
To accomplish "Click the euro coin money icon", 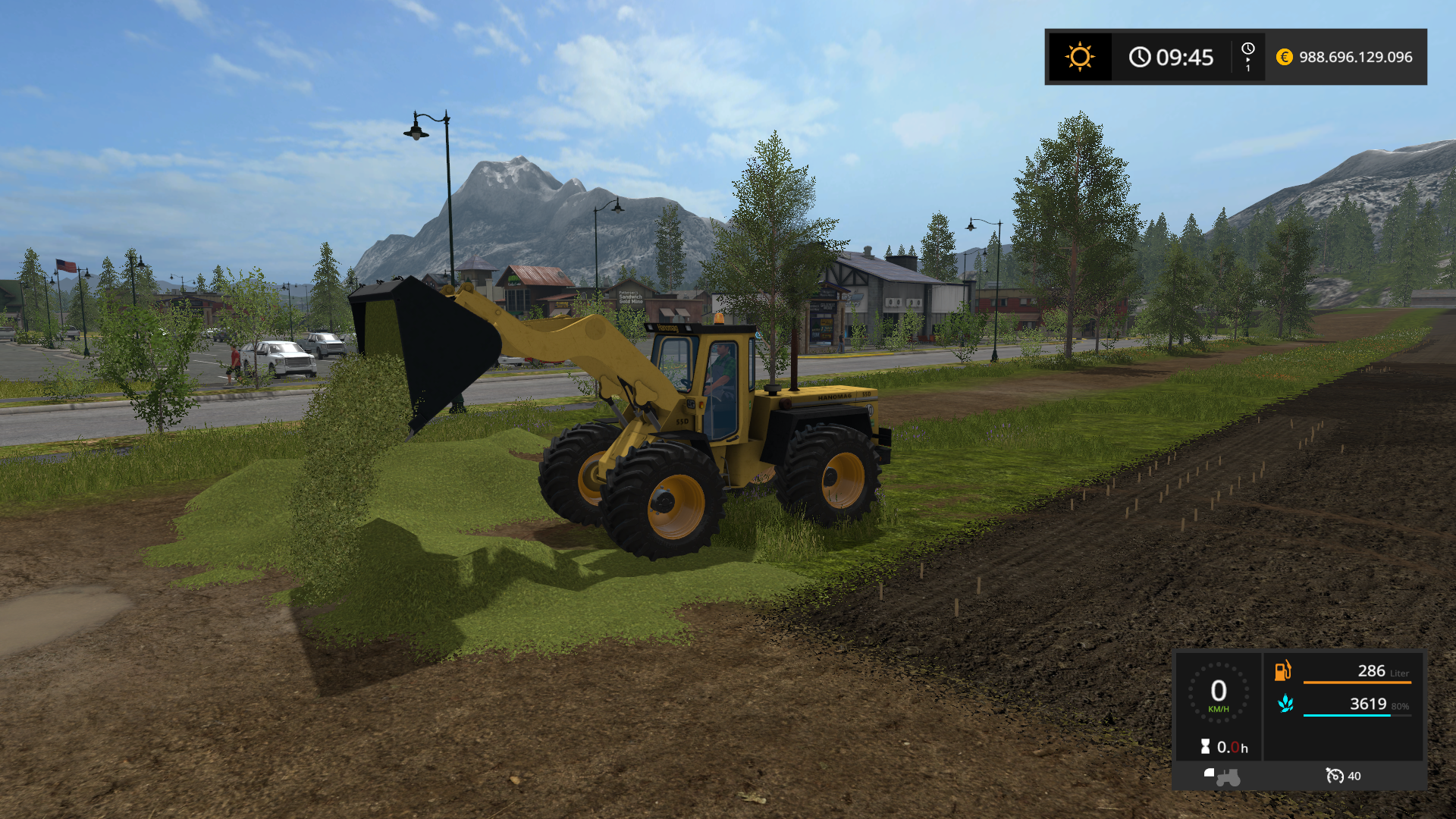I will point(1284,57).
